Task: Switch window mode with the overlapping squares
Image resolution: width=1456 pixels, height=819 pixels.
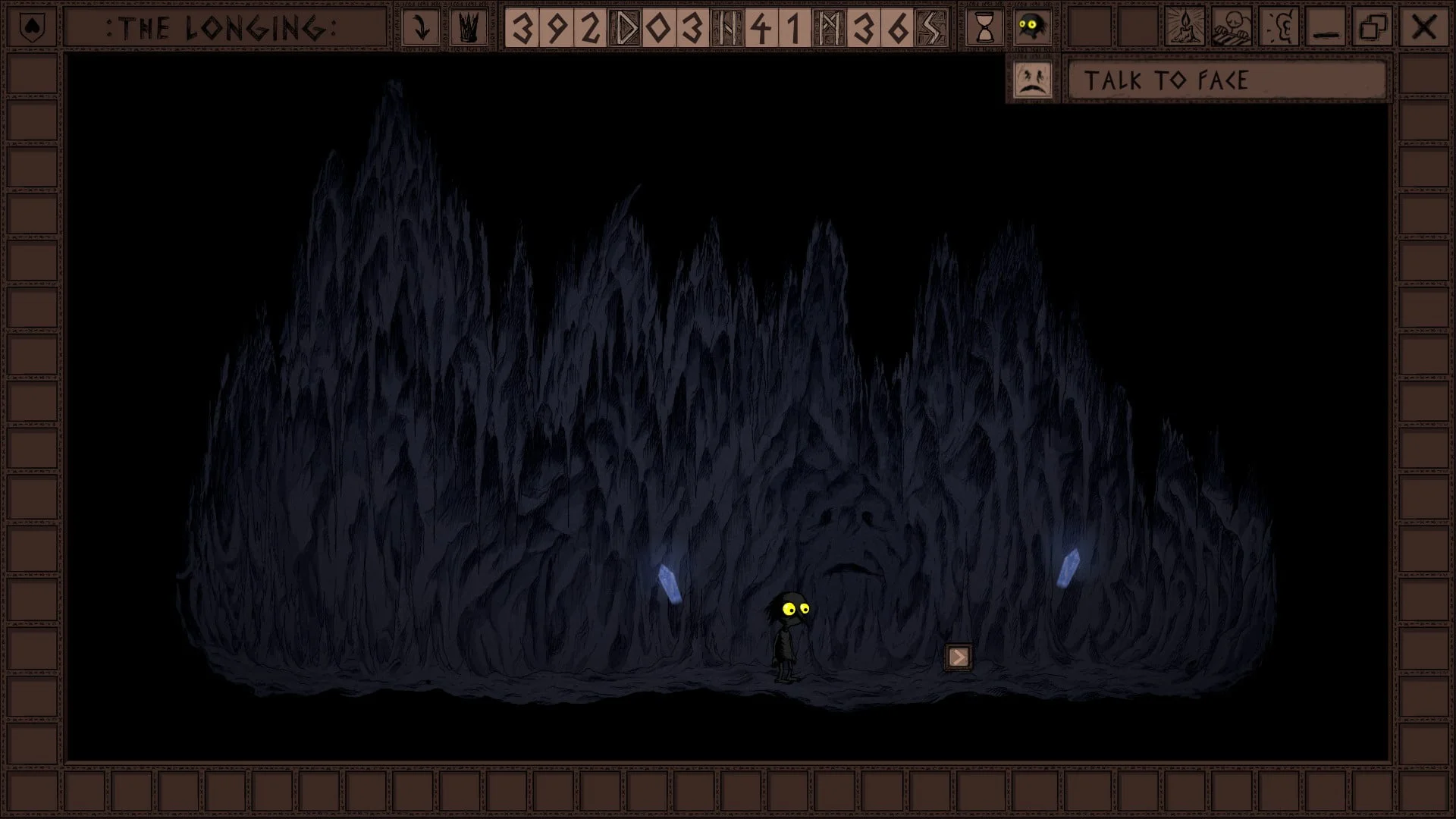Action: pyautogui.click(x=1373, y=29)
